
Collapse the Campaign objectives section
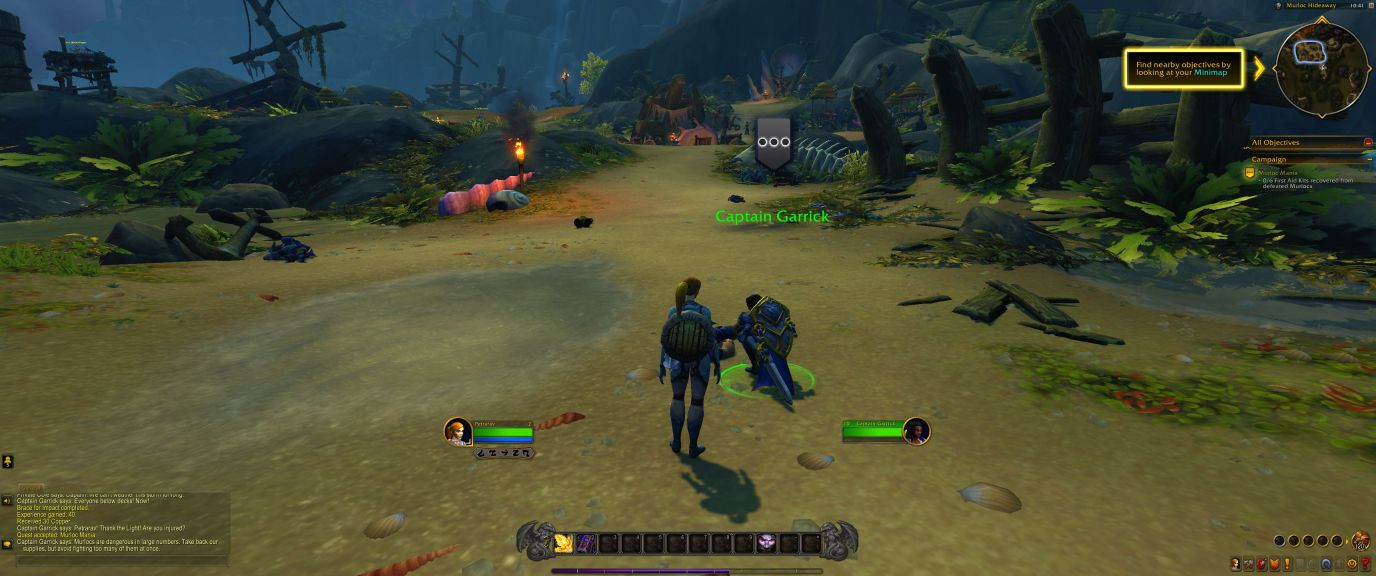click(x=1368, y=160)
